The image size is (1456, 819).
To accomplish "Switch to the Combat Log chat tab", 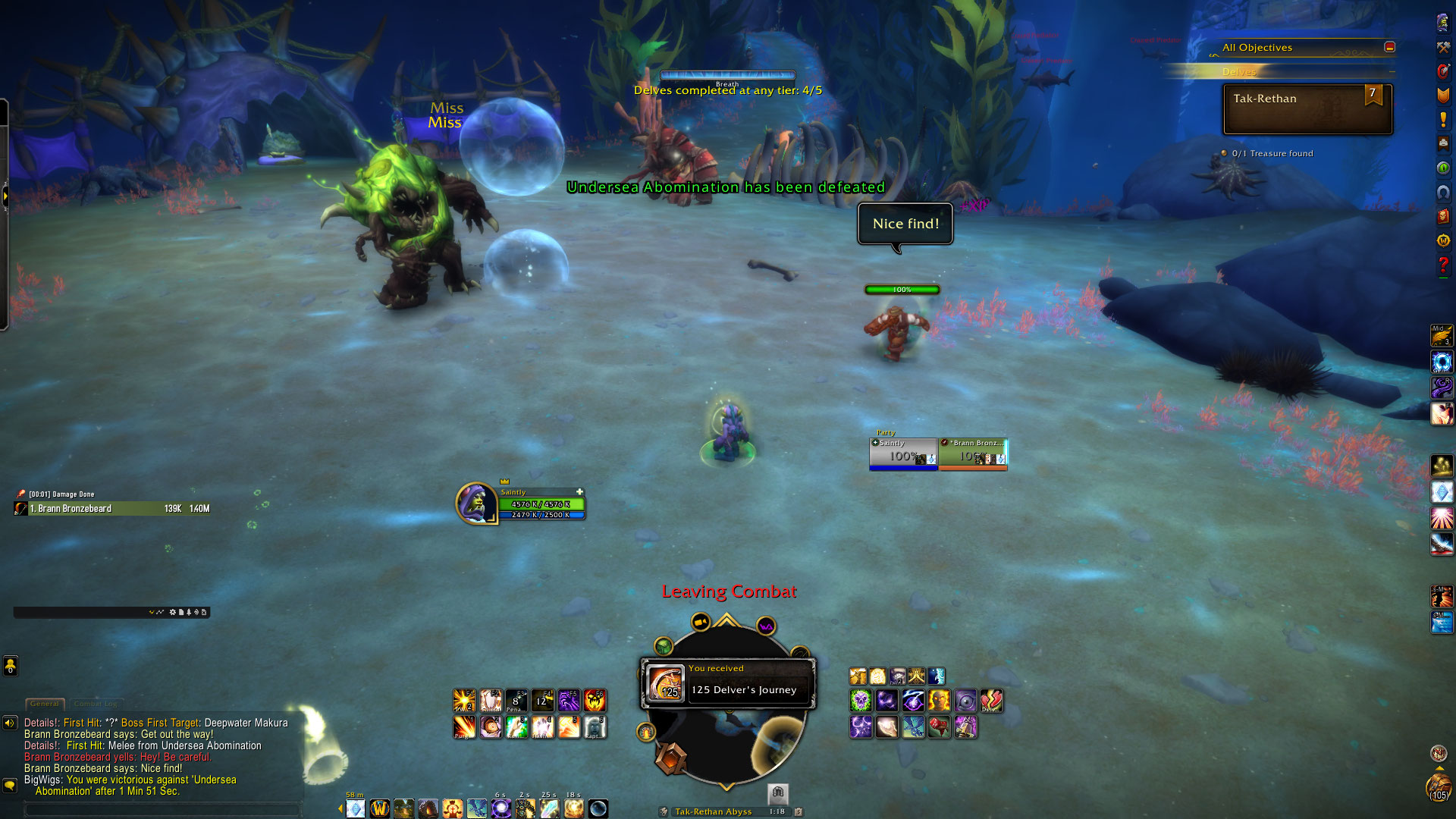I will point(96,704).
